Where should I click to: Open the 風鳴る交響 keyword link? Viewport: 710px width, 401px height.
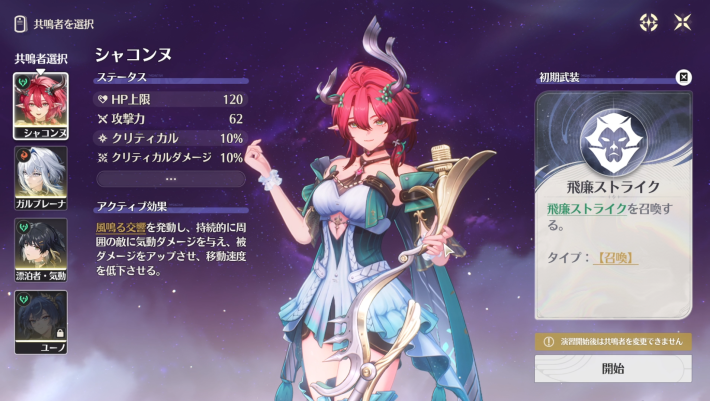120,228
